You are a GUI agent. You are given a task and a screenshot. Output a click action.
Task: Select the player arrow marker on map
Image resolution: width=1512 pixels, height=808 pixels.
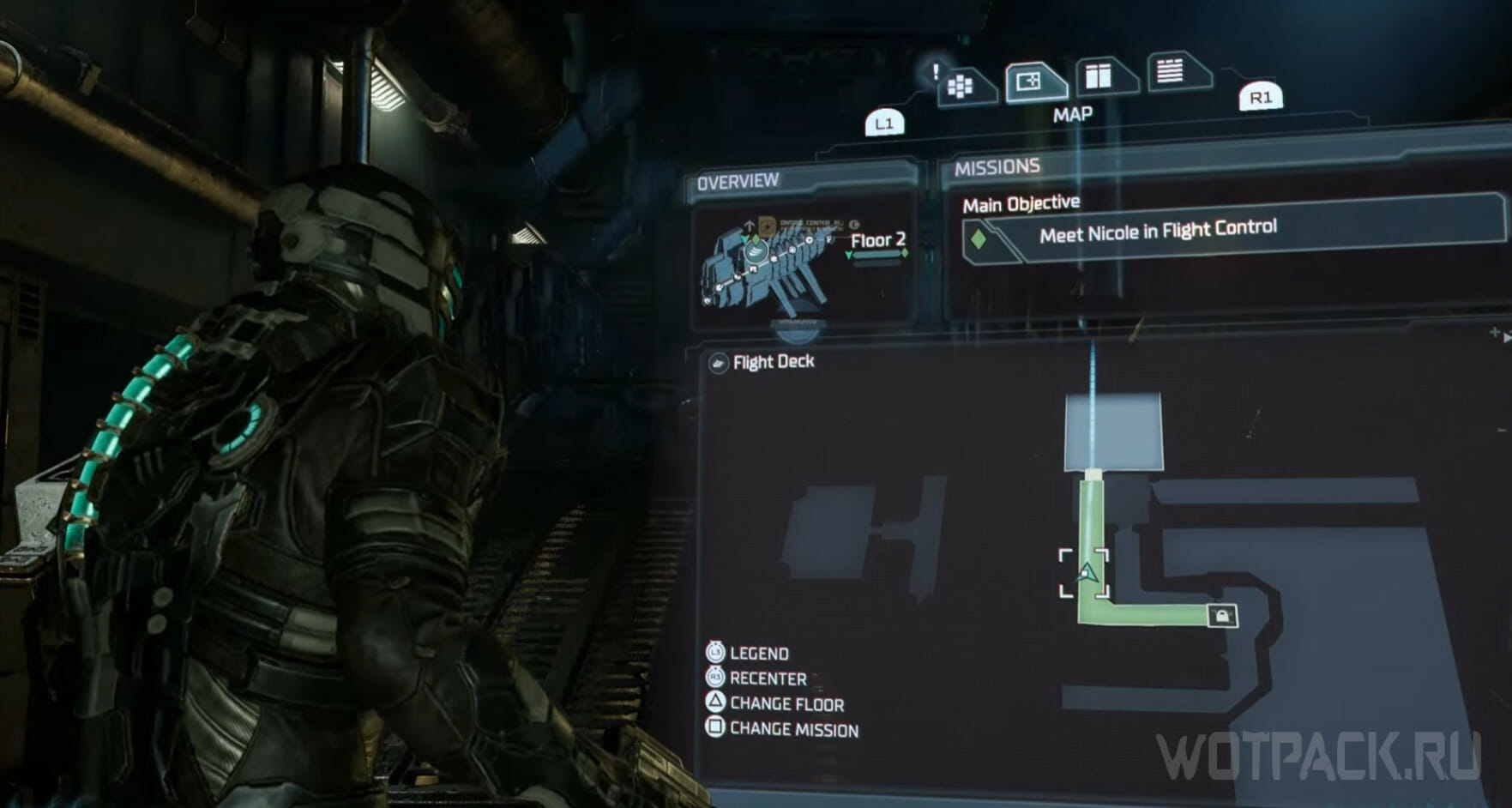(x=1087, y=573)
